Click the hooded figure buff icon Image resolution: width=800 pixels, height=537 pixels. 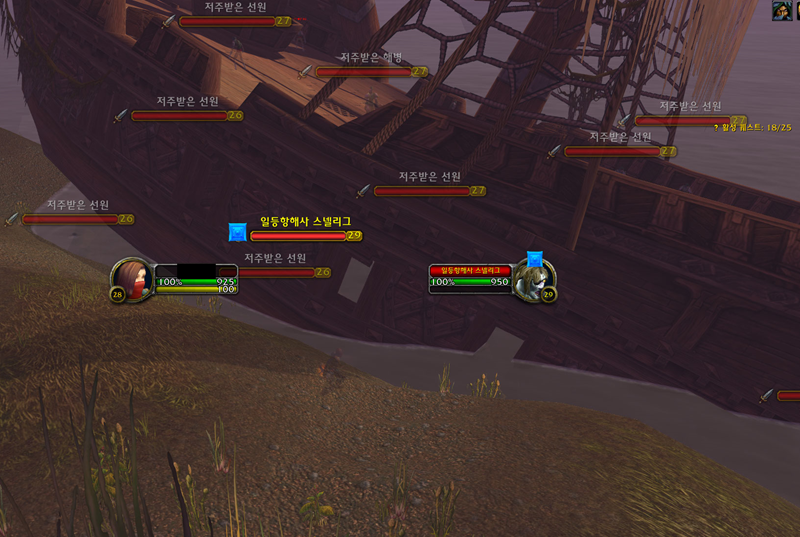point(781,11)
